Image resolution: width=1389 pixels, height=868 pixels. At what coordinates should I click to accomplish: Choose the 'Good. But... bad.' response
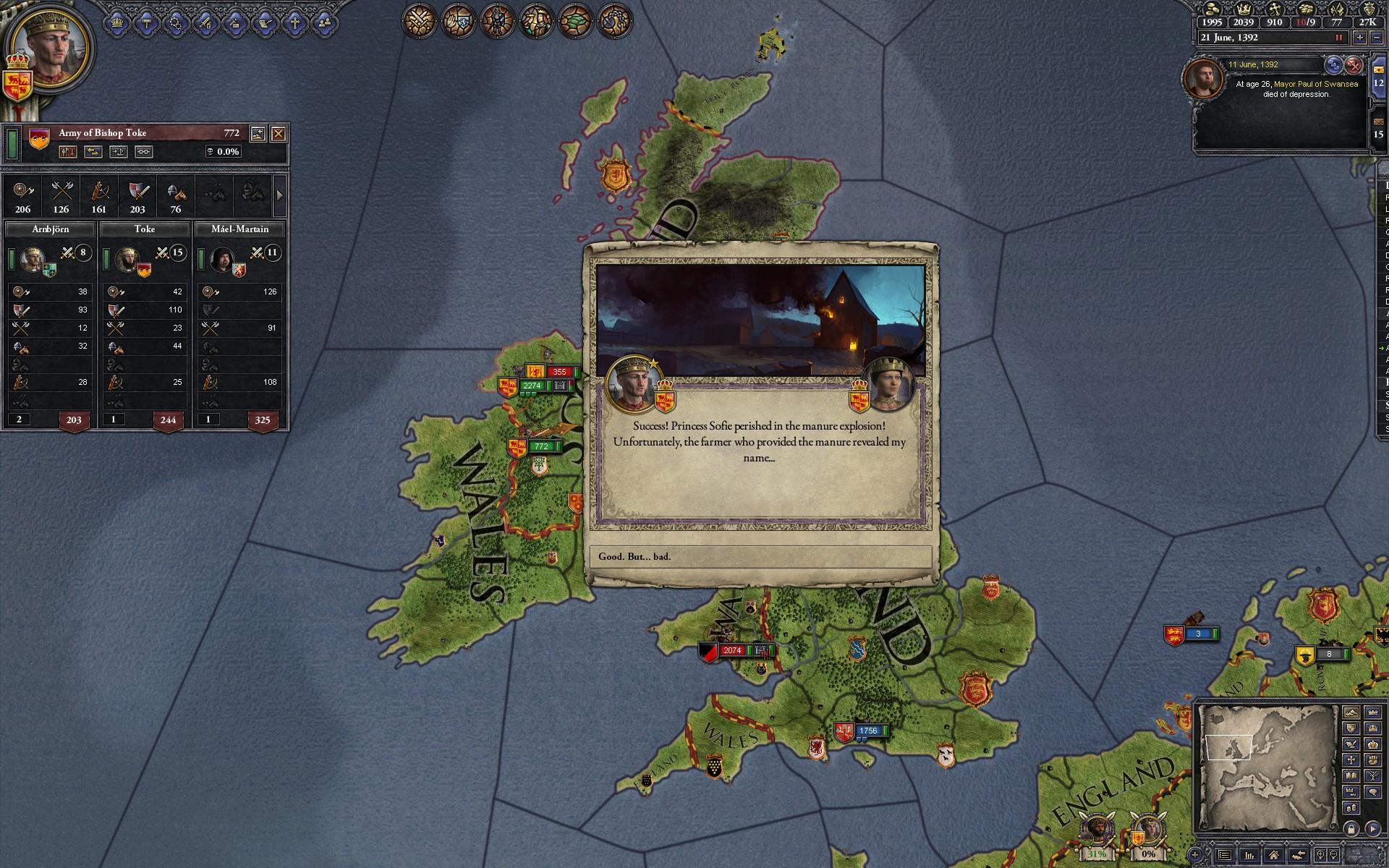(760, 556)
